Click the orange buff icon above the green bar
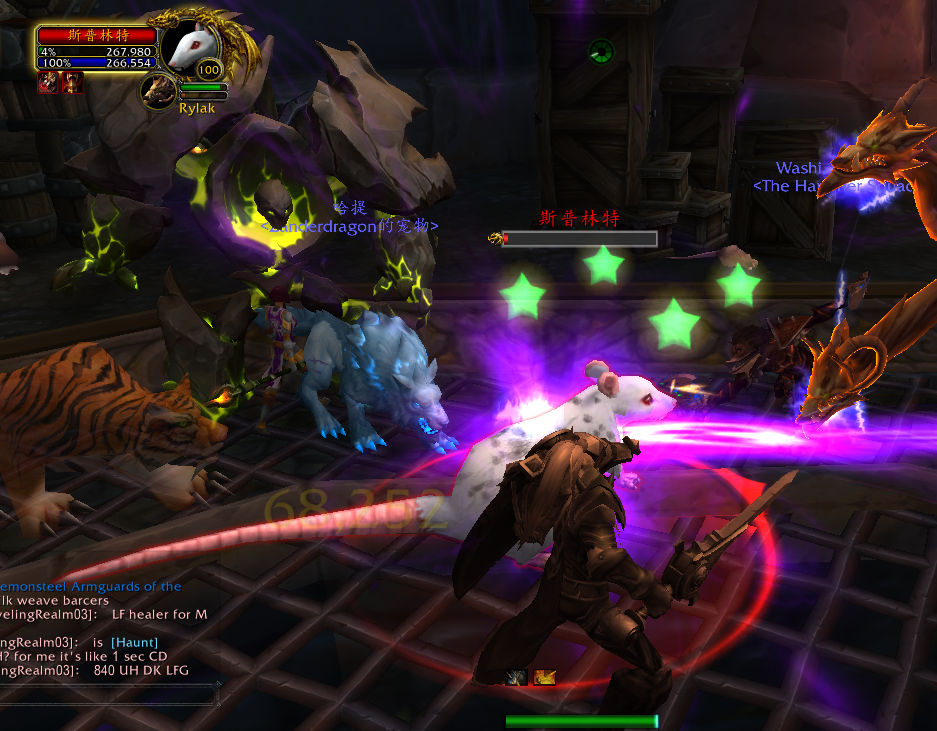Screen dimensions: 937x731 click(544, 678)
